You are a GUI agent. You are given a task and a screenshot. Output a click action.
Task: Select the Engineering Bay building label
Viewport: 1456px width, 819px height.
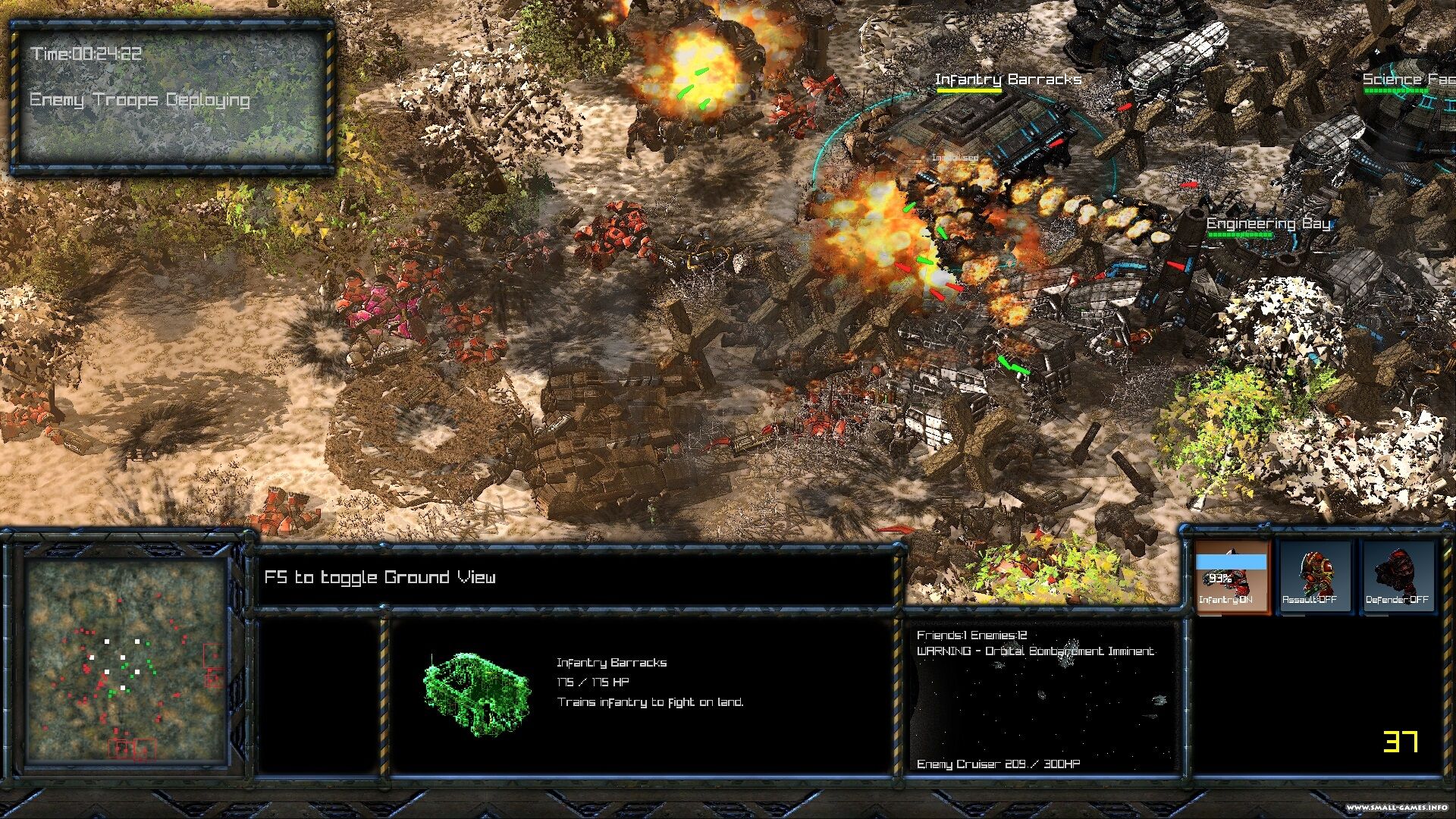(1268, 224)
